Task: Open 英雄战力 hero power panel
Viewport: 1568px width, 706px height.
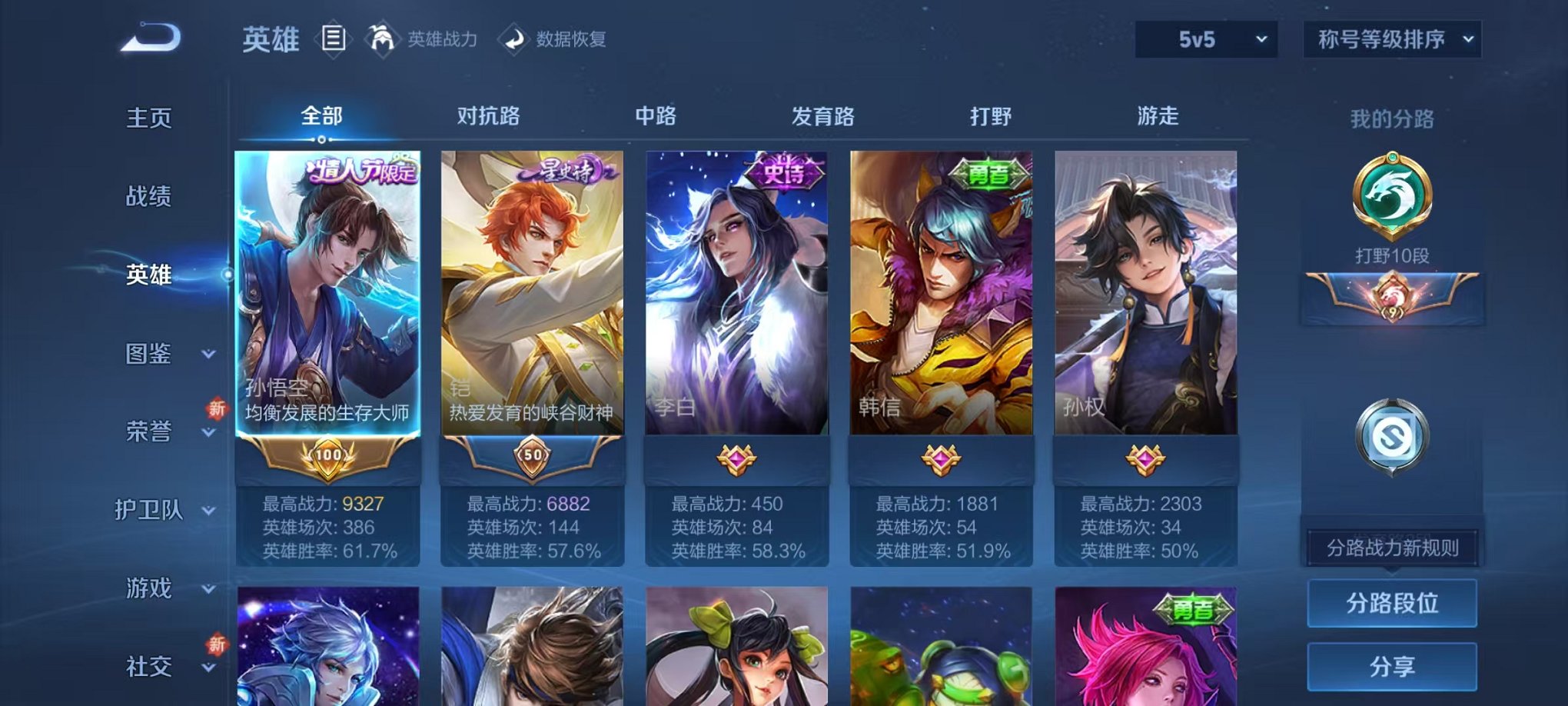Action: [383, 40]
